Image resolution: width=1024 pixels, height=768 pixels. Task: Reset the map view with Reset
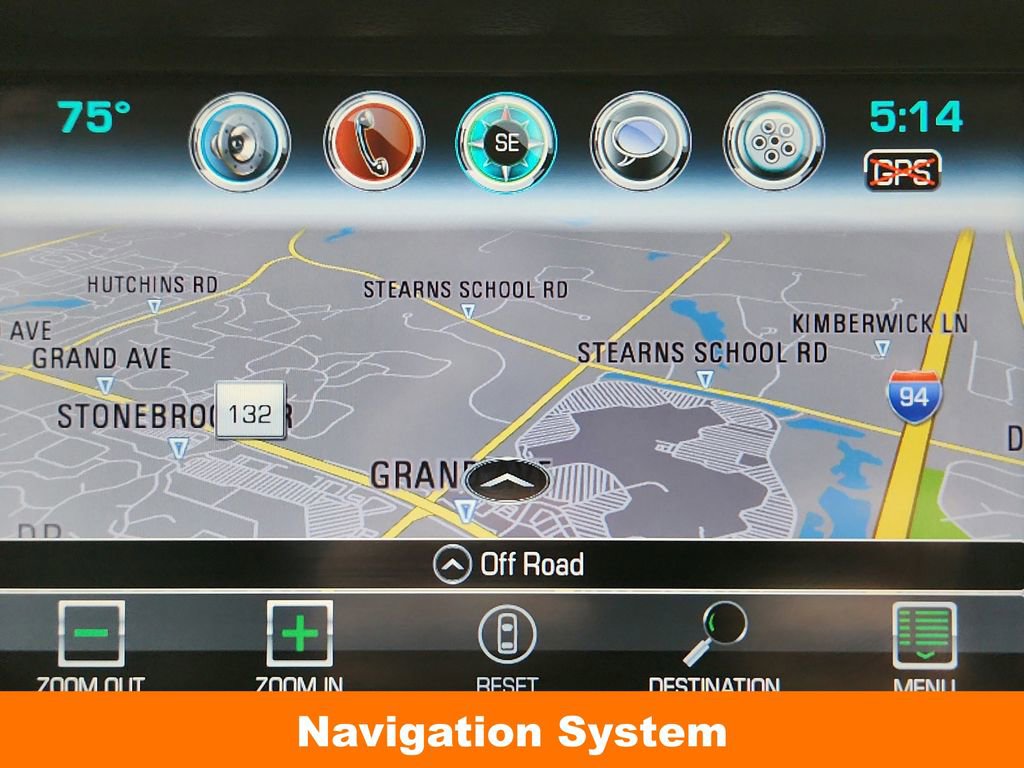pyautogui.click(x=507, y=636)
